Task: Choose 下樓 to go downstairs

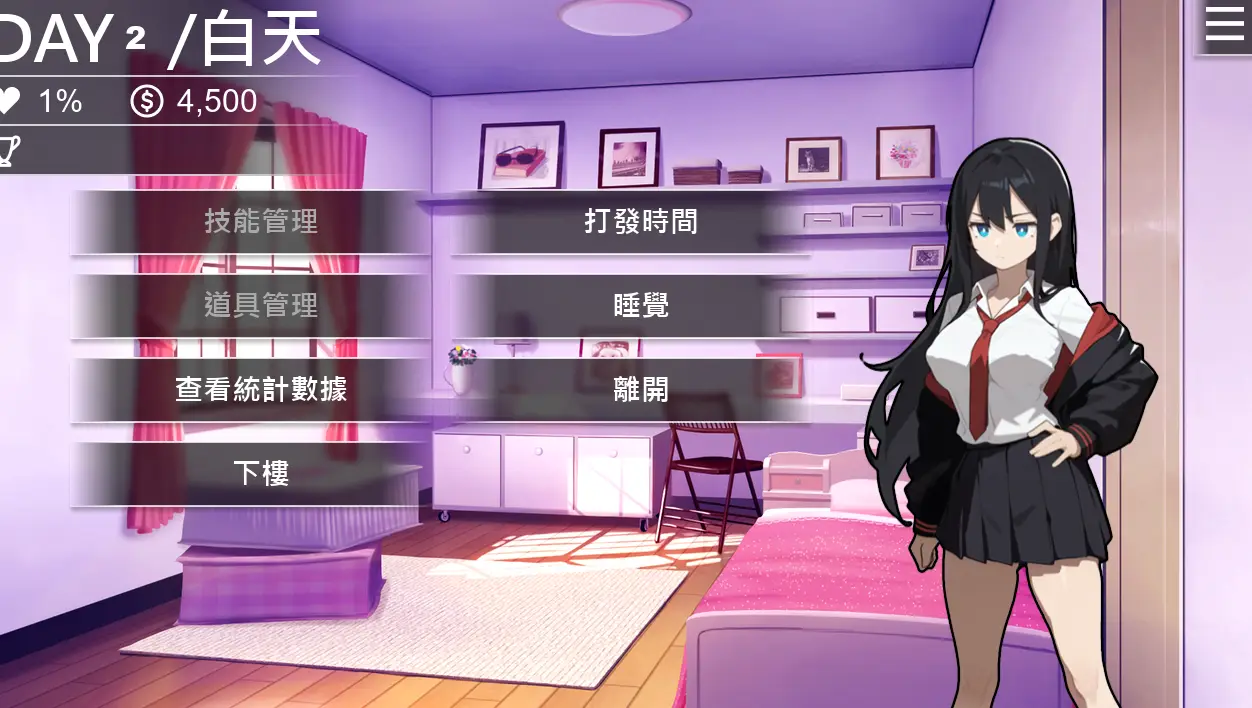Action: pos(260,473)
